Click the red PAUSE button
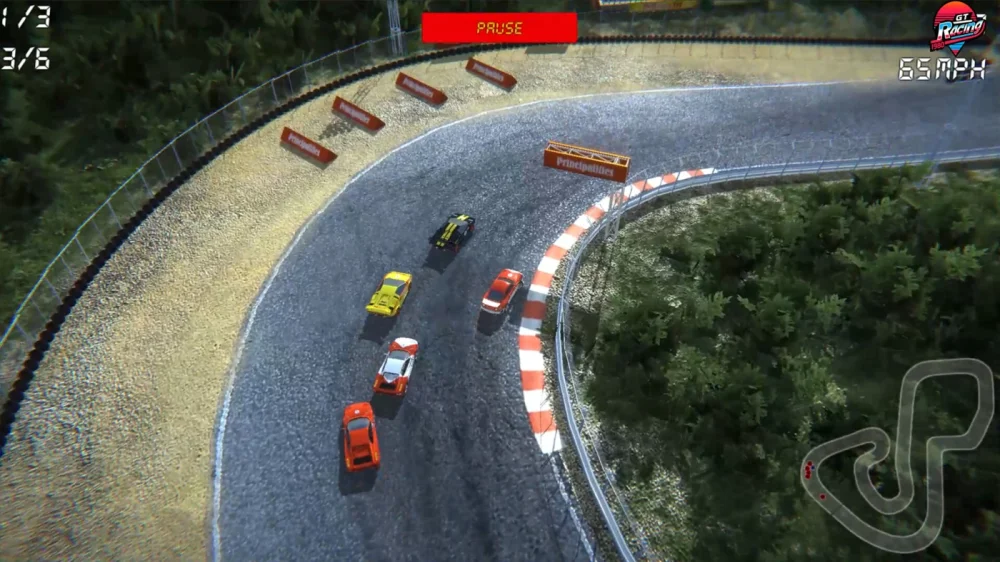The height and width of the screenshot is (562, 1000). tap(499, 28)
